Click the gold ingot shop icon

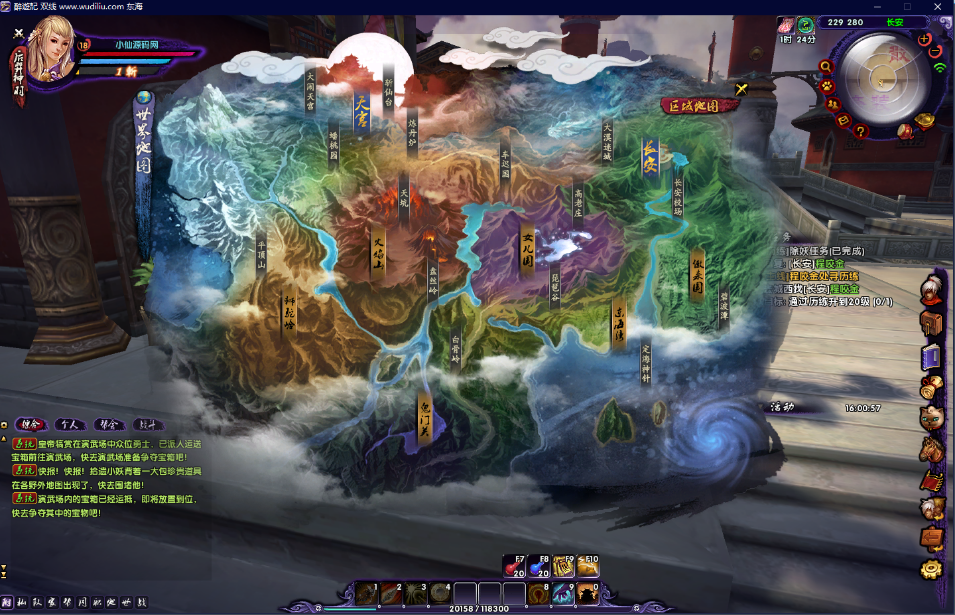click(x=925, y=120)
